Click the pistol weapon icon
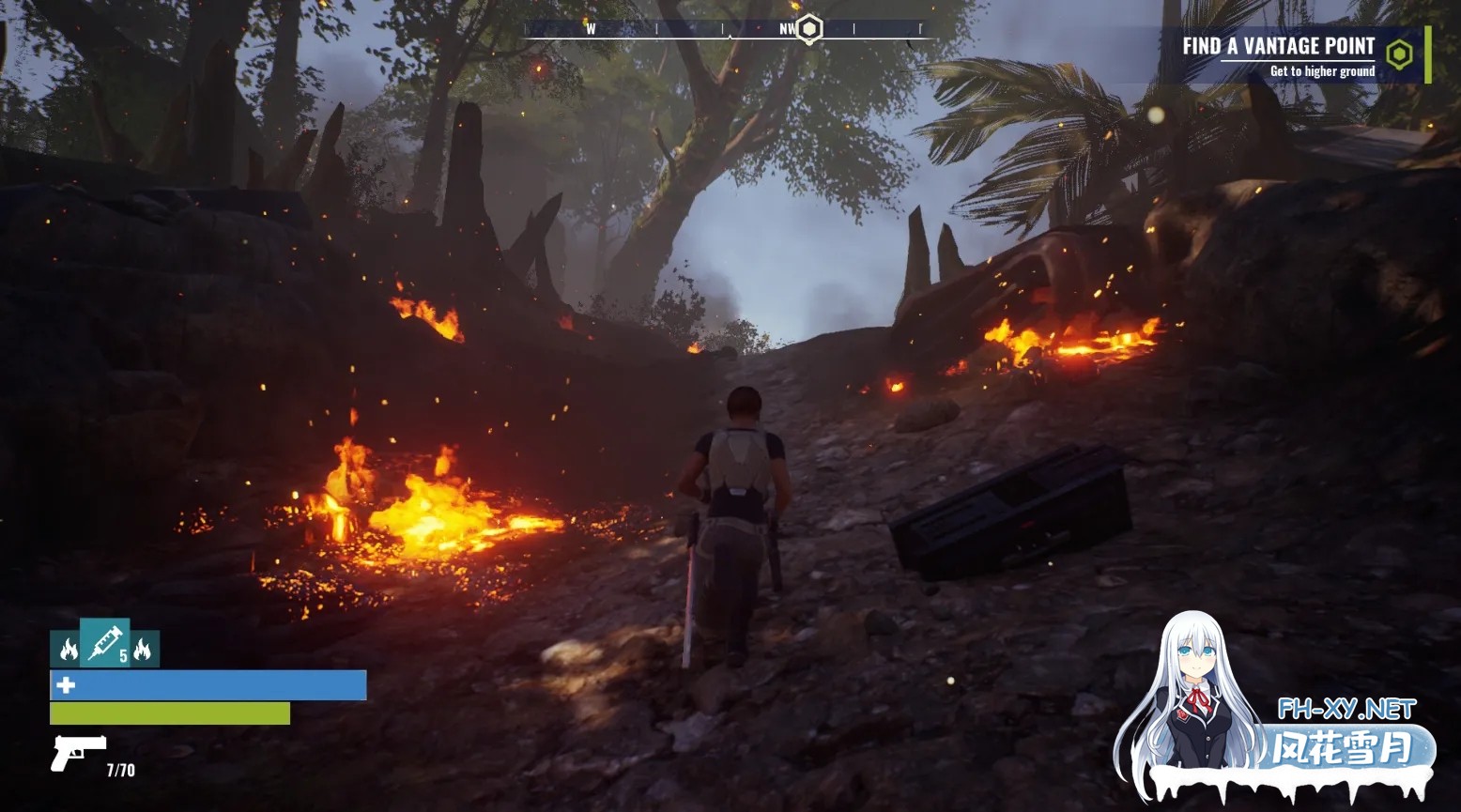This screenshot has height=812, width=1461. [x=78, y=752]
